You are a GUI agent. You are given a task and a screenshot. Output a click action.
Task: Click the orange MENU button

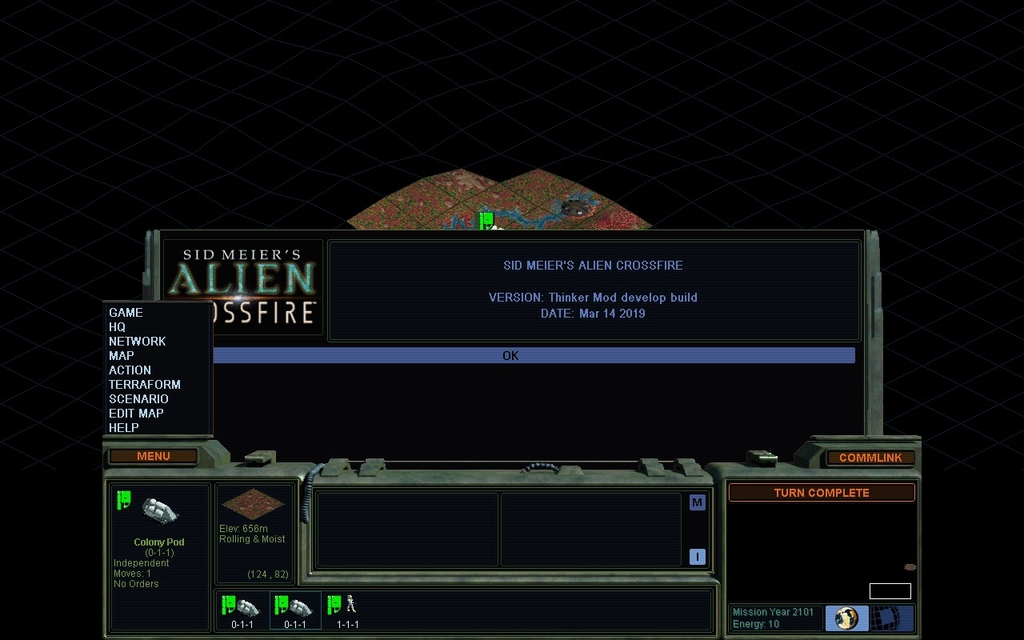click(x=153, y=456)
